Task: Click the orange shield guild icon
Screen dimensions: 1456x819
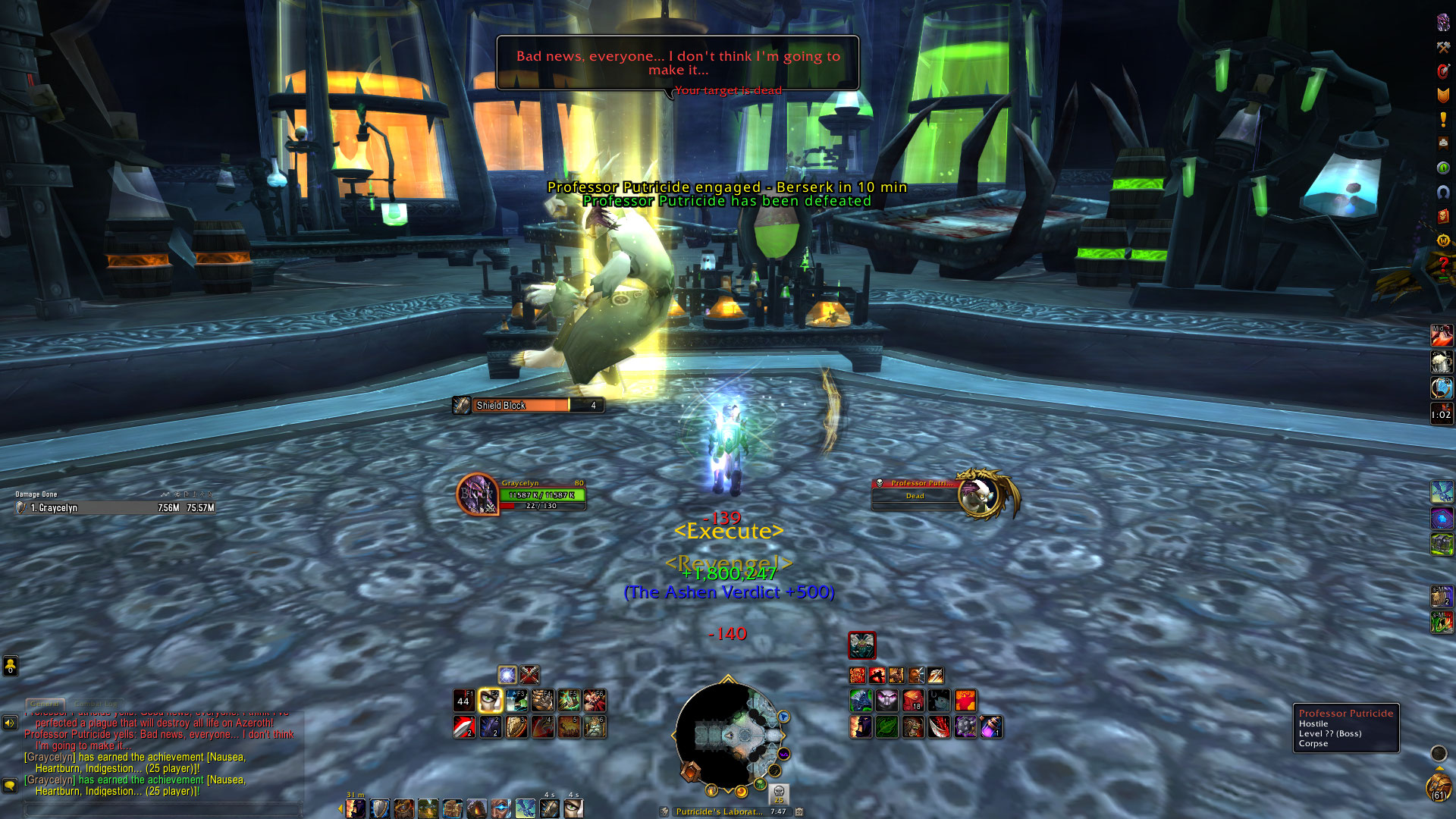Action: [1443, 95]
